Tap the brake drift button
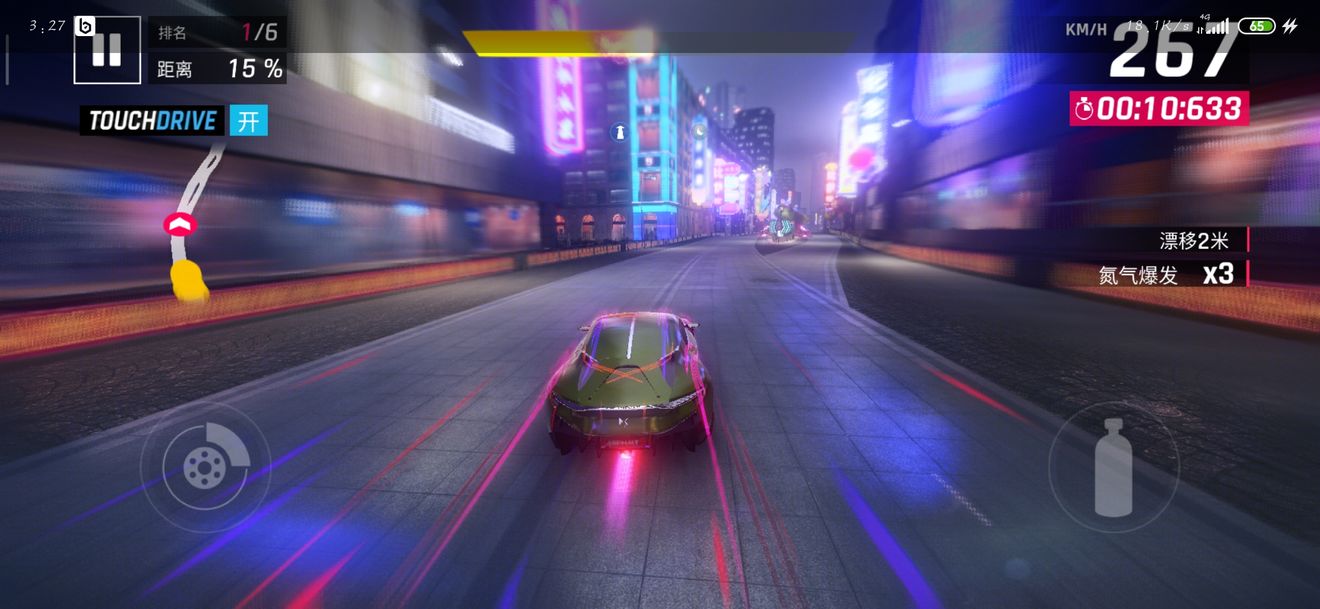 [x=205, y=467]
